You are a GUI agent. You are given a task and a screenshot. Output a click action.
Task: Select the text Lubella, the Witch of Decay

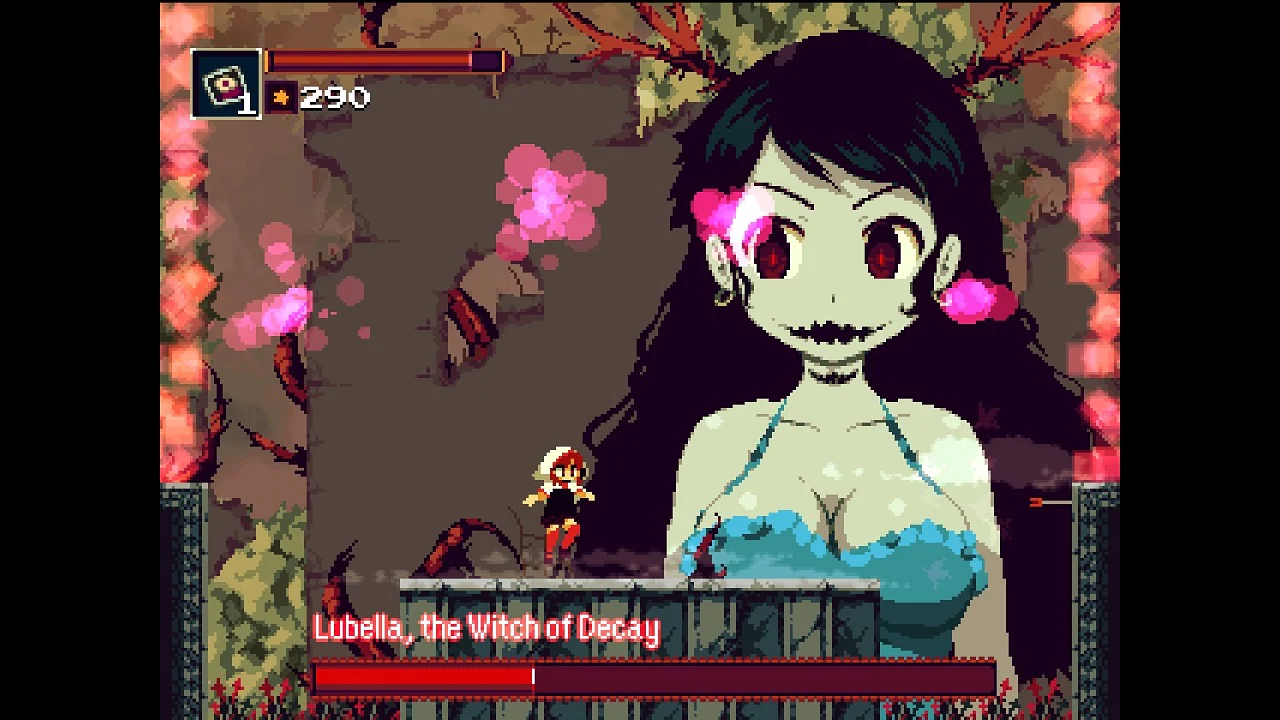(487, 627)
